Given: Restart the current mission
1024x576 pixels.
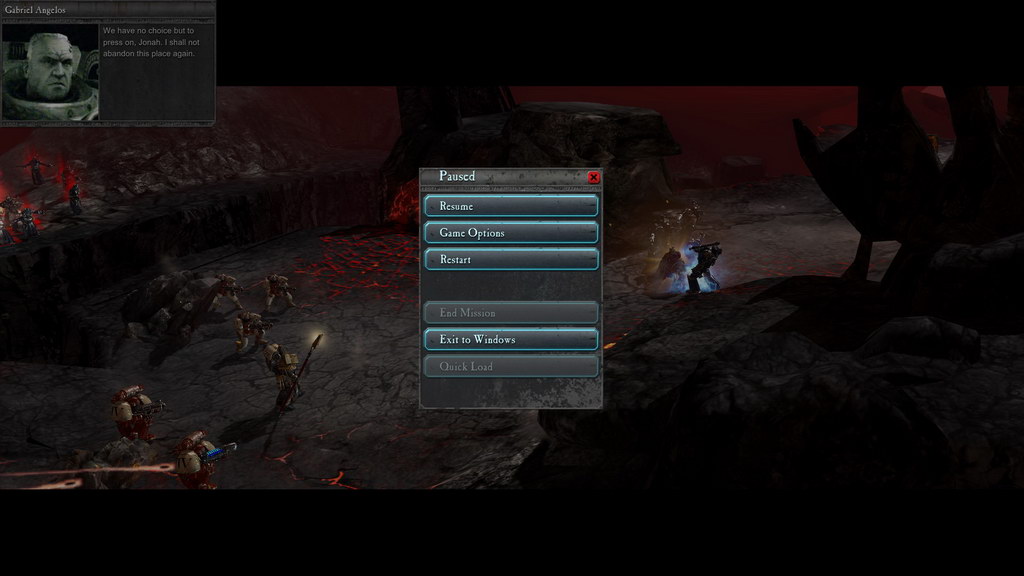Looking at the screenshot, I should click(x=511, y=260).
